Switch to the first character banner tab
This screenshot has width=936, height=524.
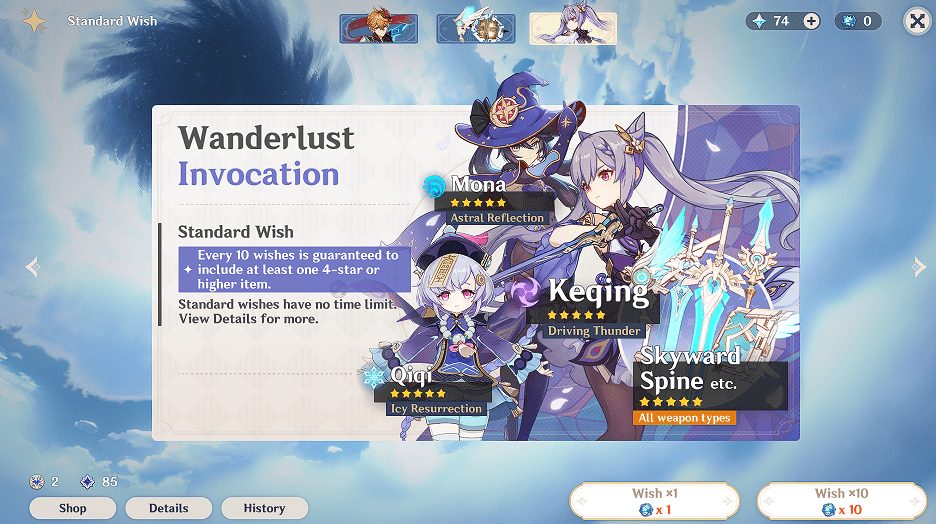pos(378,29)
